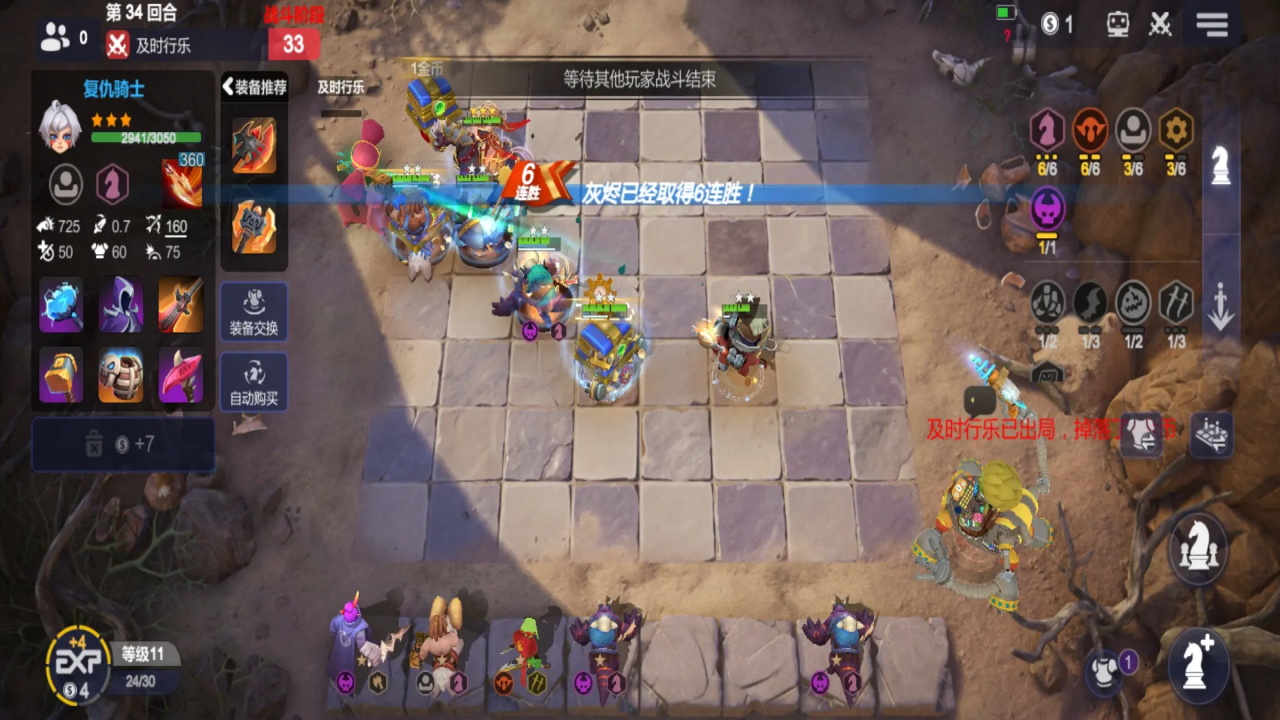Open the chess shop with plus-knight button

[x=1199, y=660]
